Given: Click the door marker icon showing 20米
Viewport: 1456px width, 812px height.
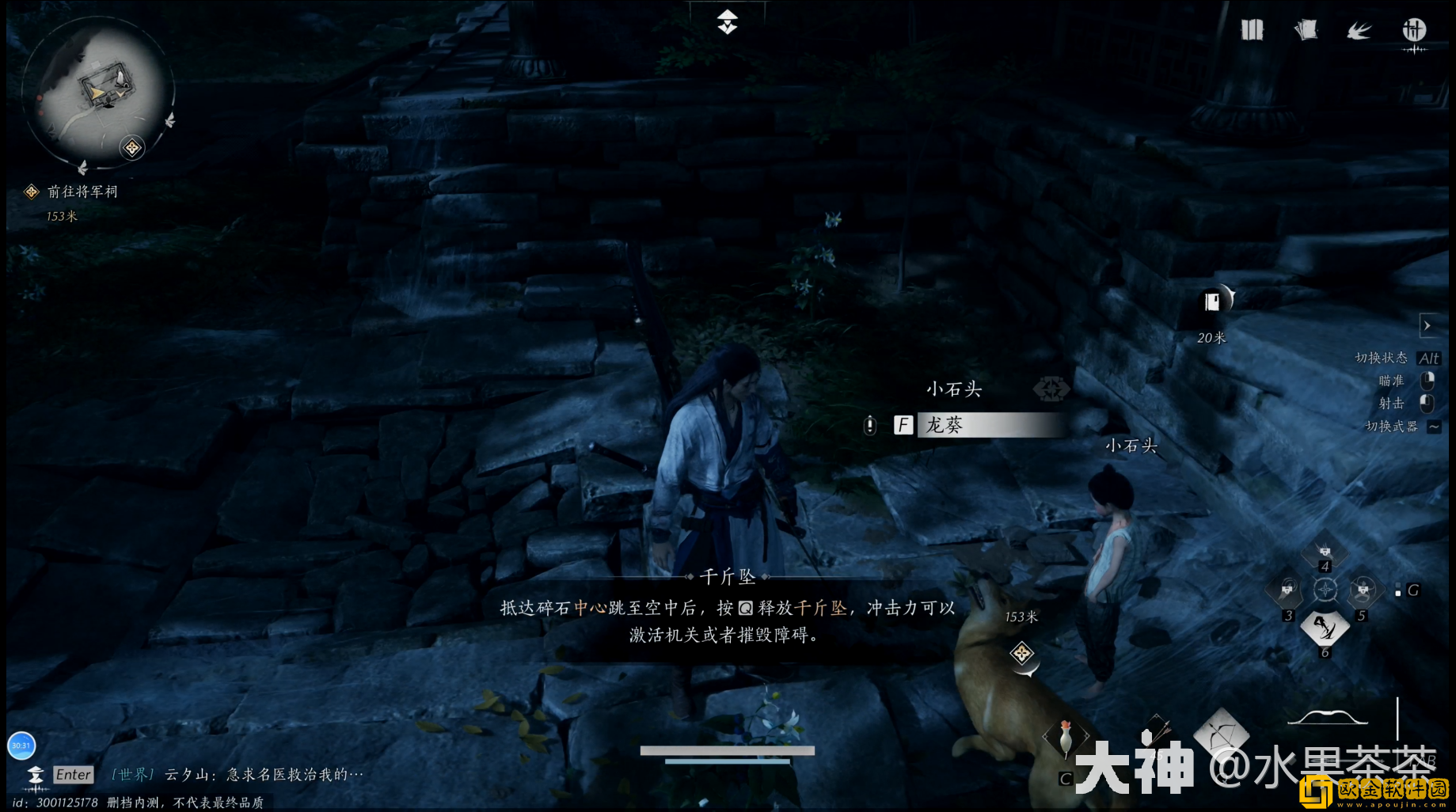Looking at the screenshot, I should click(x=1211, y=301).
